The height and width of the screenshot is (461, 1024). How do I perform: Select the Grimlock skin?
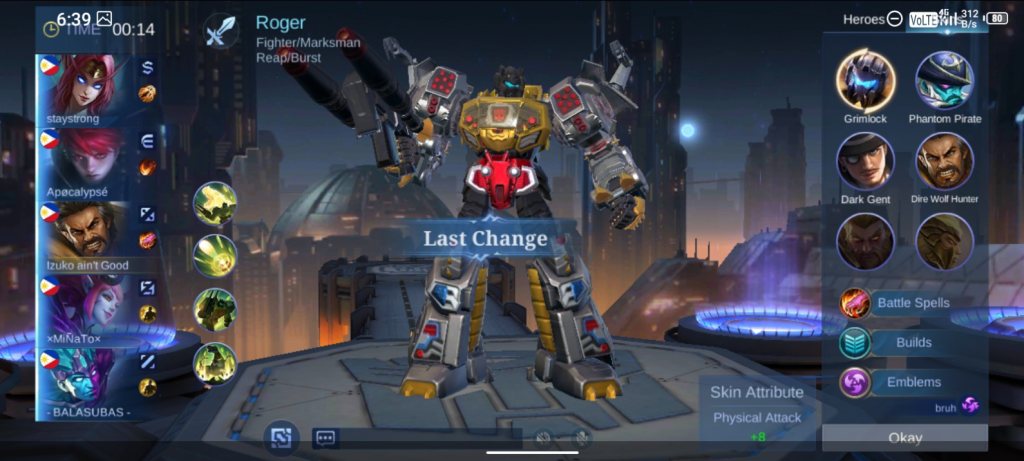coord(866,80)
